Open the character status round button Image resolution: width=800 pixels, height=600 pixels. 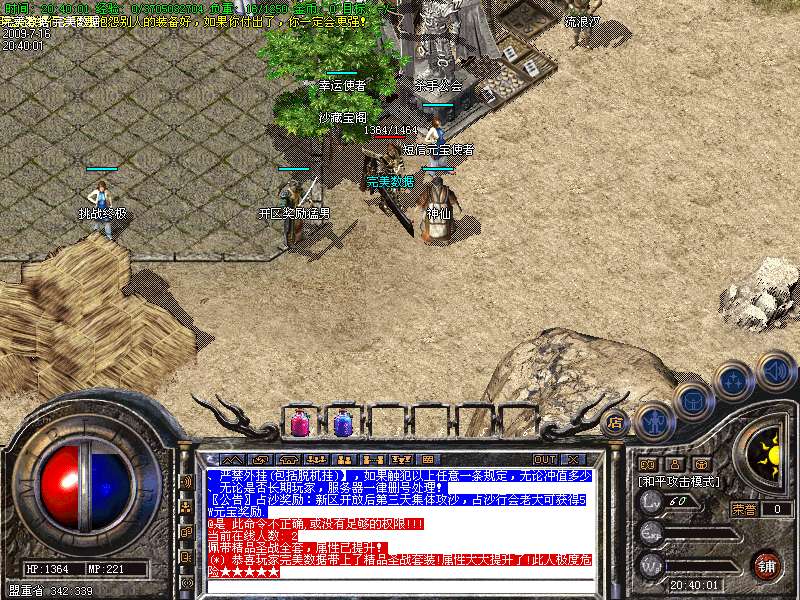click(655, 421)
